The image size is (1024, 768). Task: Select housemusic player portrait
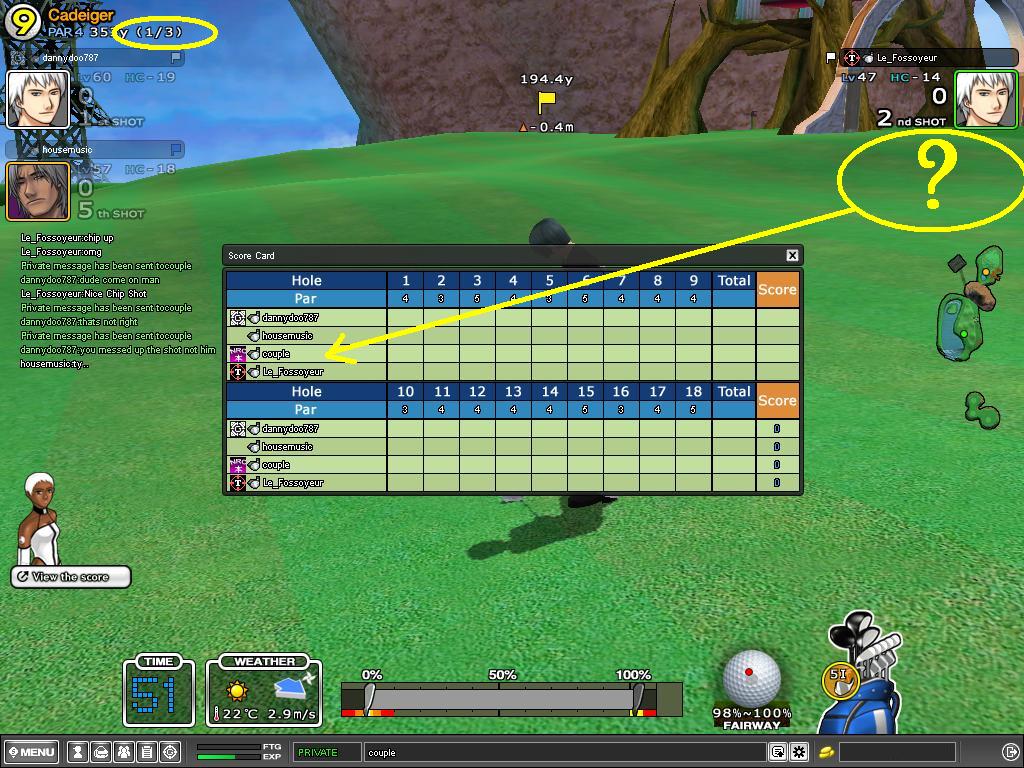(38, 191)
